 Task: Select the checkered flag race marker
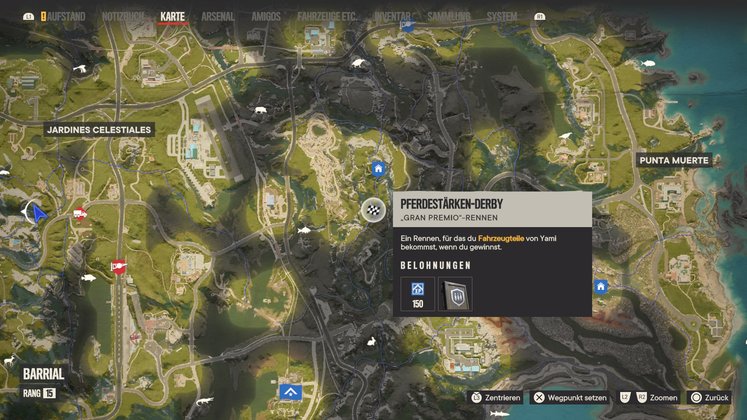click(373, 209)
